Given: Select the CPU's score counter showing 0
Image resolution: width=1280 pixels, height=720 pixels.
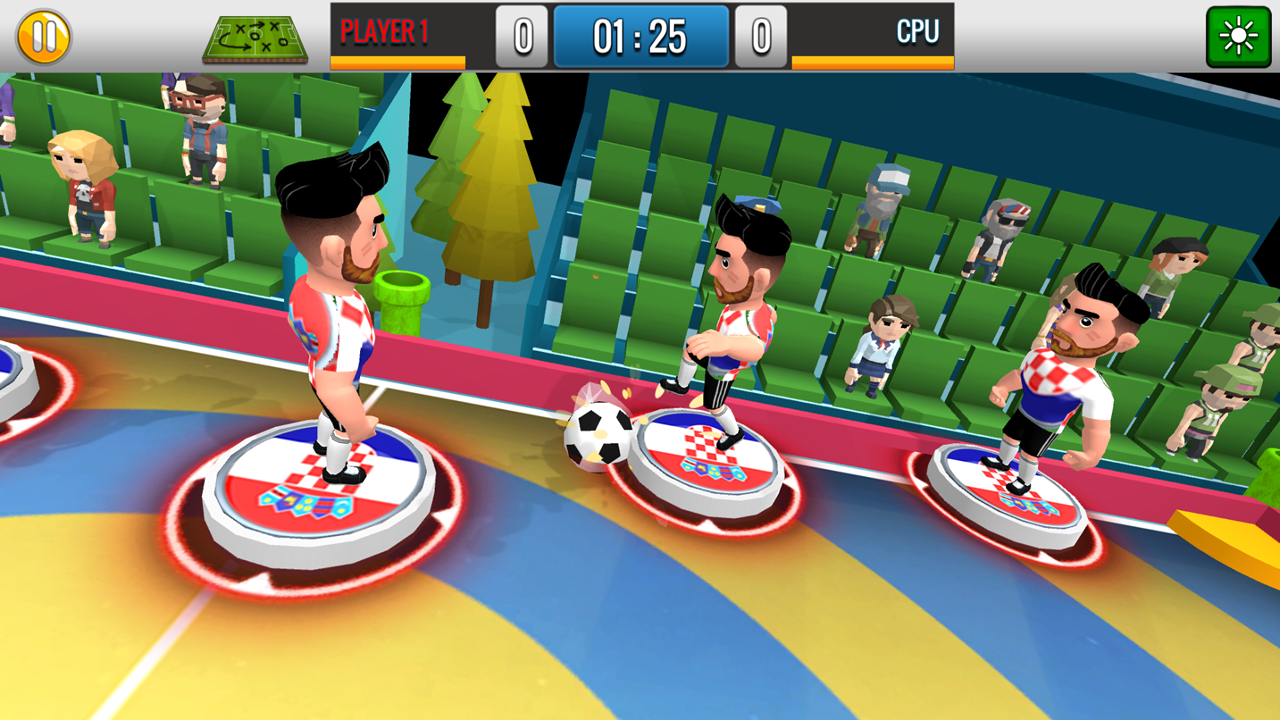Looking at the screenshot, I should [x=760, y=36].
